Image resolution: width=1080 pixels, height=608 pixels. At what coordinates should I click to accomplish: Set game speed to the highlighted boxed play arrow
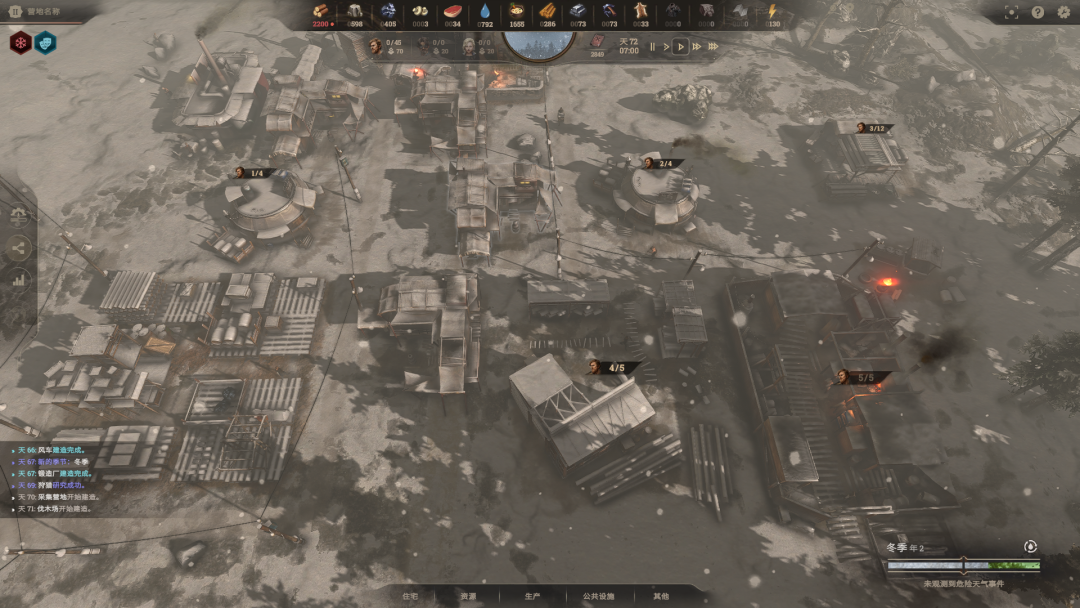pyautogui.click(x=680, y=46)
